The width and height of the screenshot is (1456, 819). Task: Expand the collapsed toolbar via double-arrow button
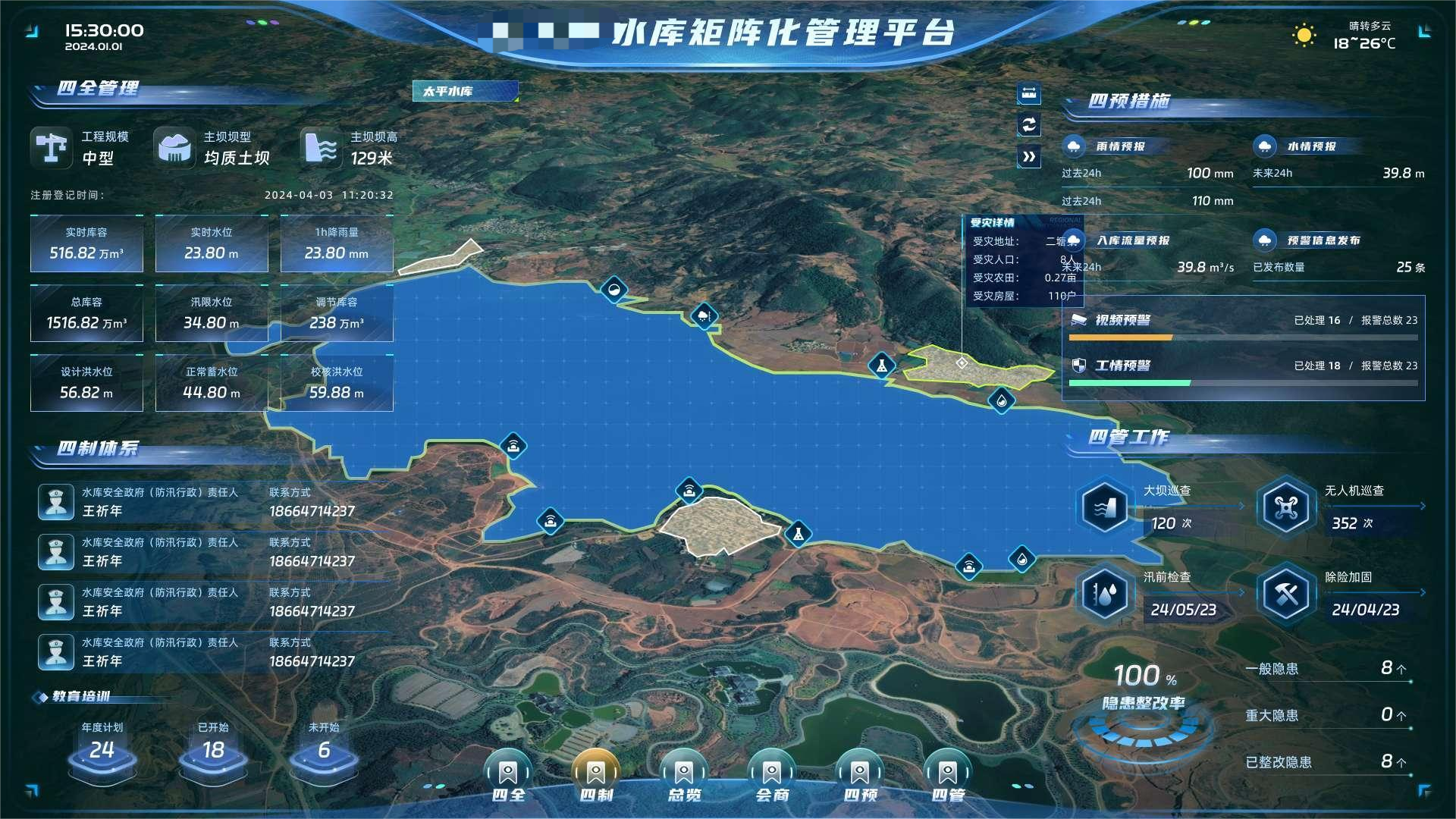[x=1028, y=157]
